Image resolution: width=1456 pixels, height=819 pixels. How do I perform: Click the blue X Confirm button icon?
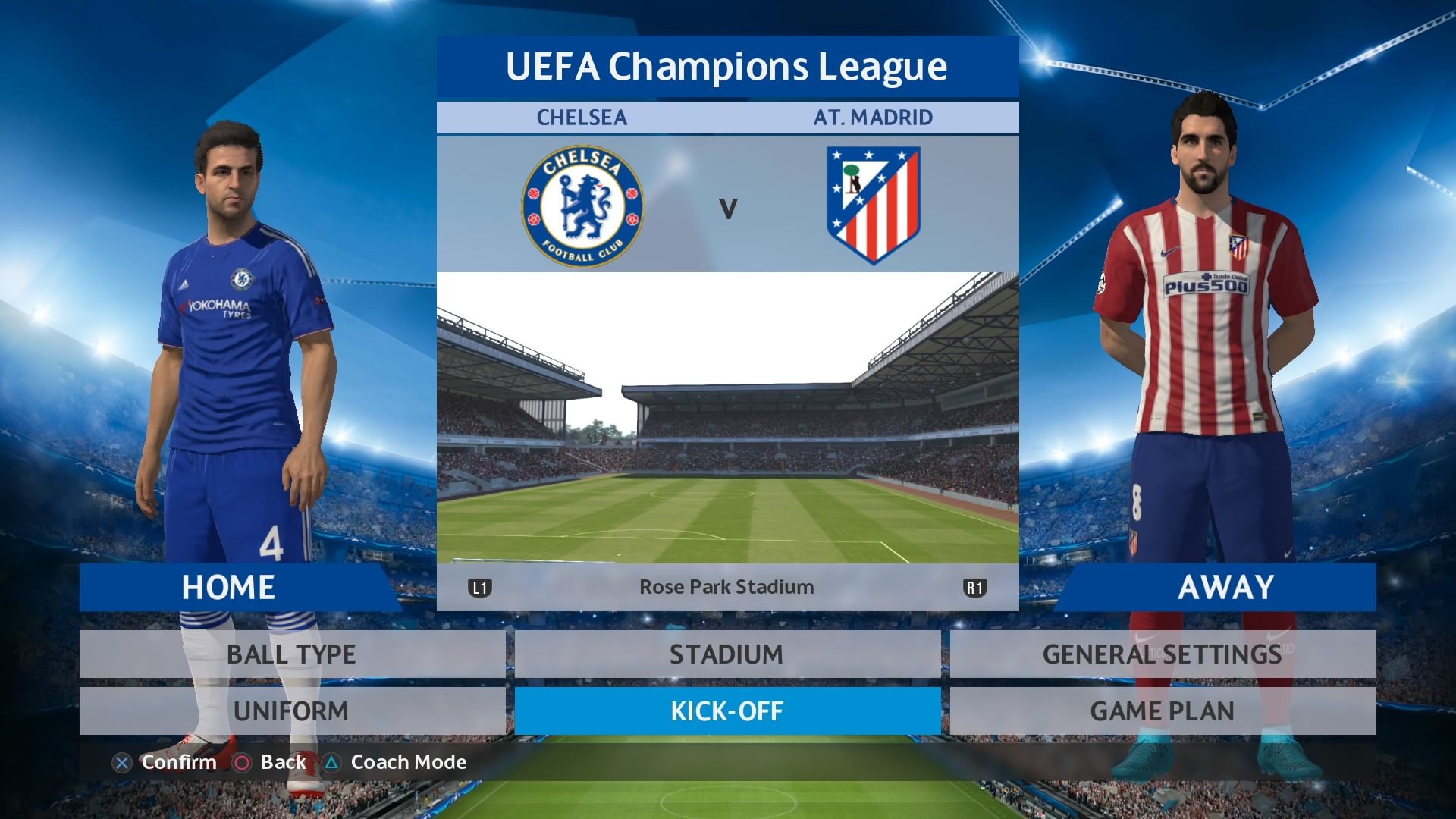[x=124, y=763]
